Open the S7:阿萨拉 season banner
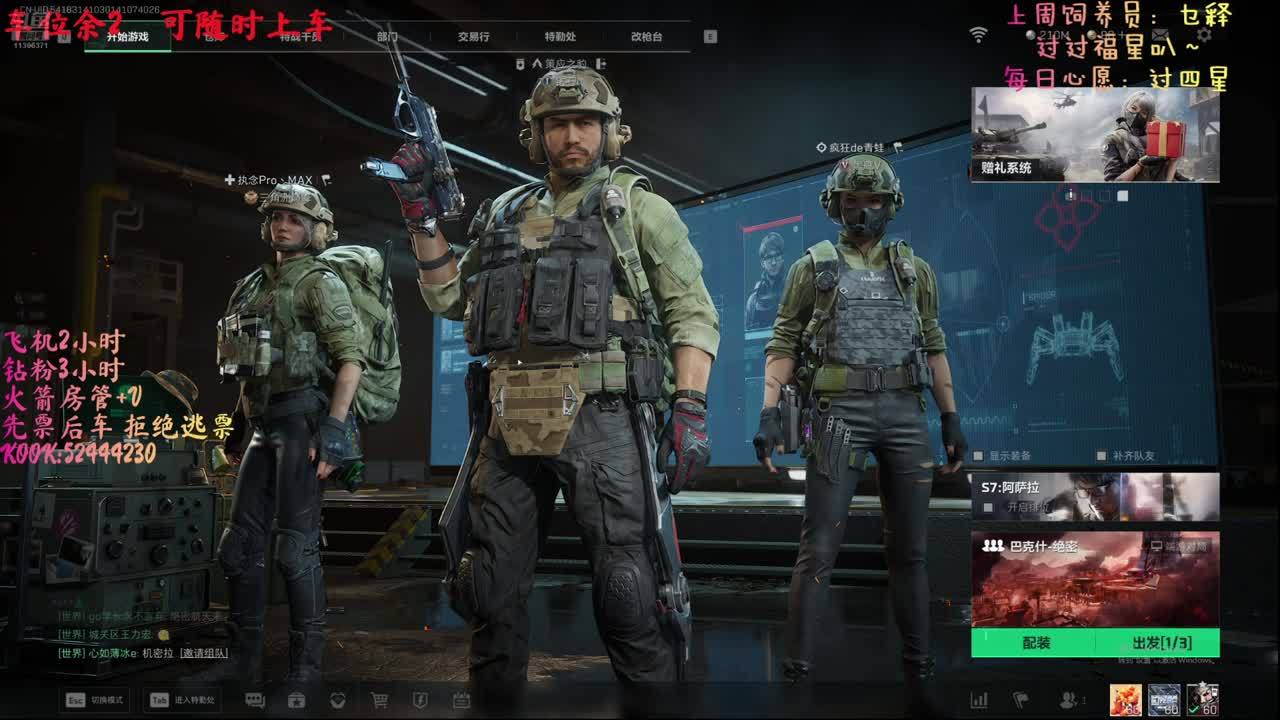The image size is (1280, 720). coord(1095,497)
